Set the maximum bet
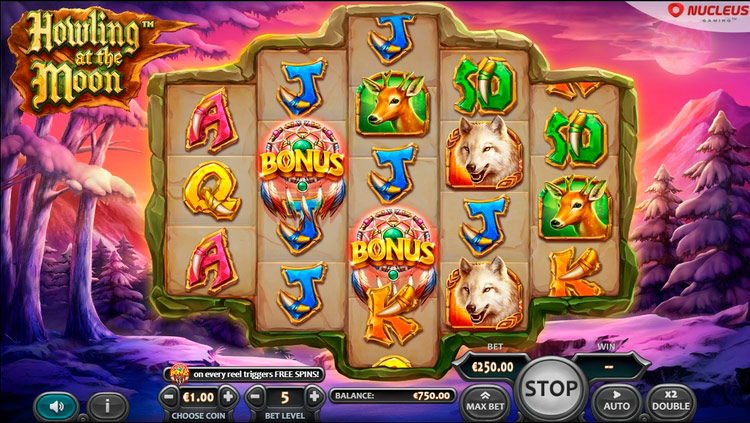This screenshot has height=423, width=750. pyautogui.click(x=485, y=402)
